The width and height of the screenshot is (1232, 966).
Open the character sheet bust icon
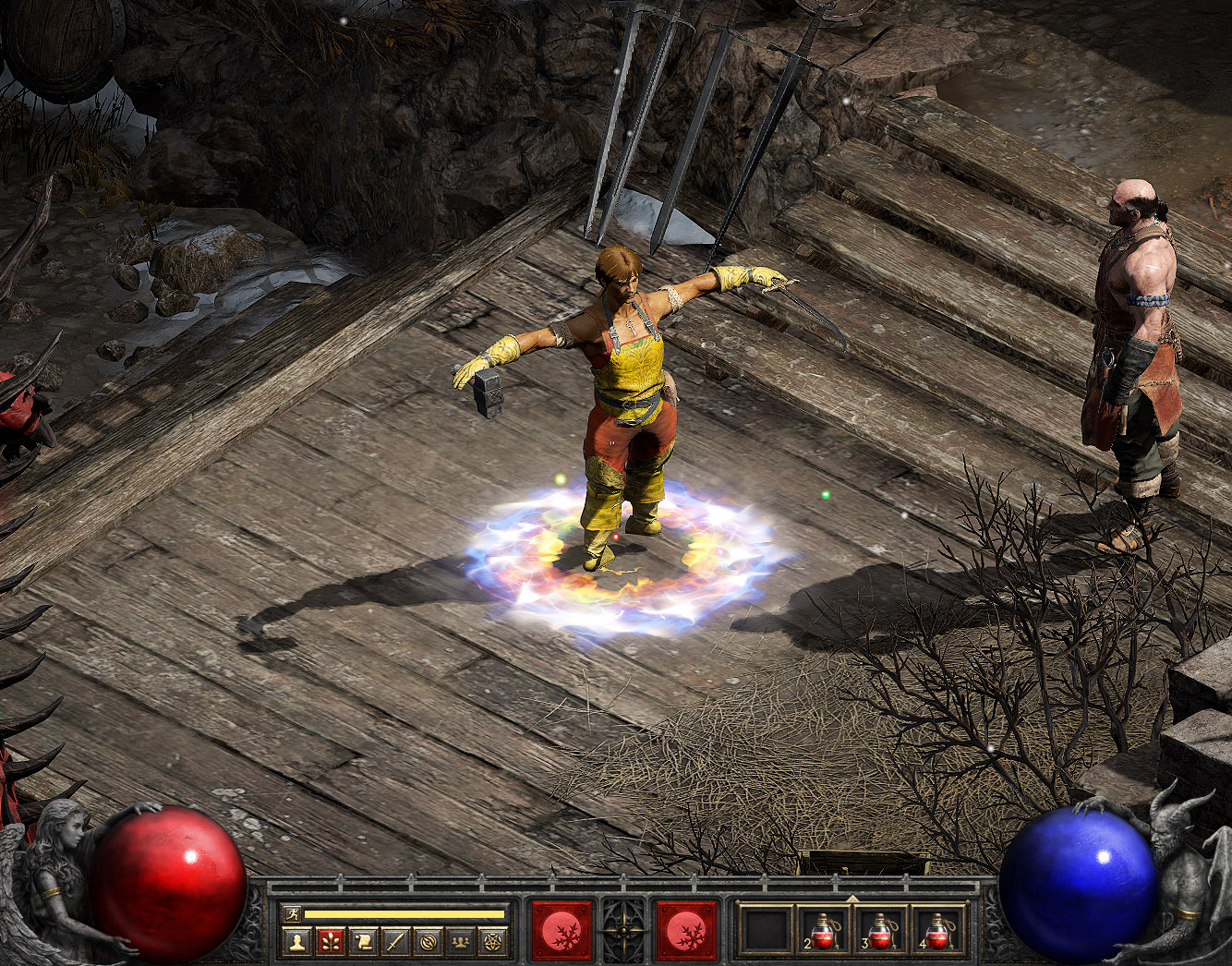(296, 942)
